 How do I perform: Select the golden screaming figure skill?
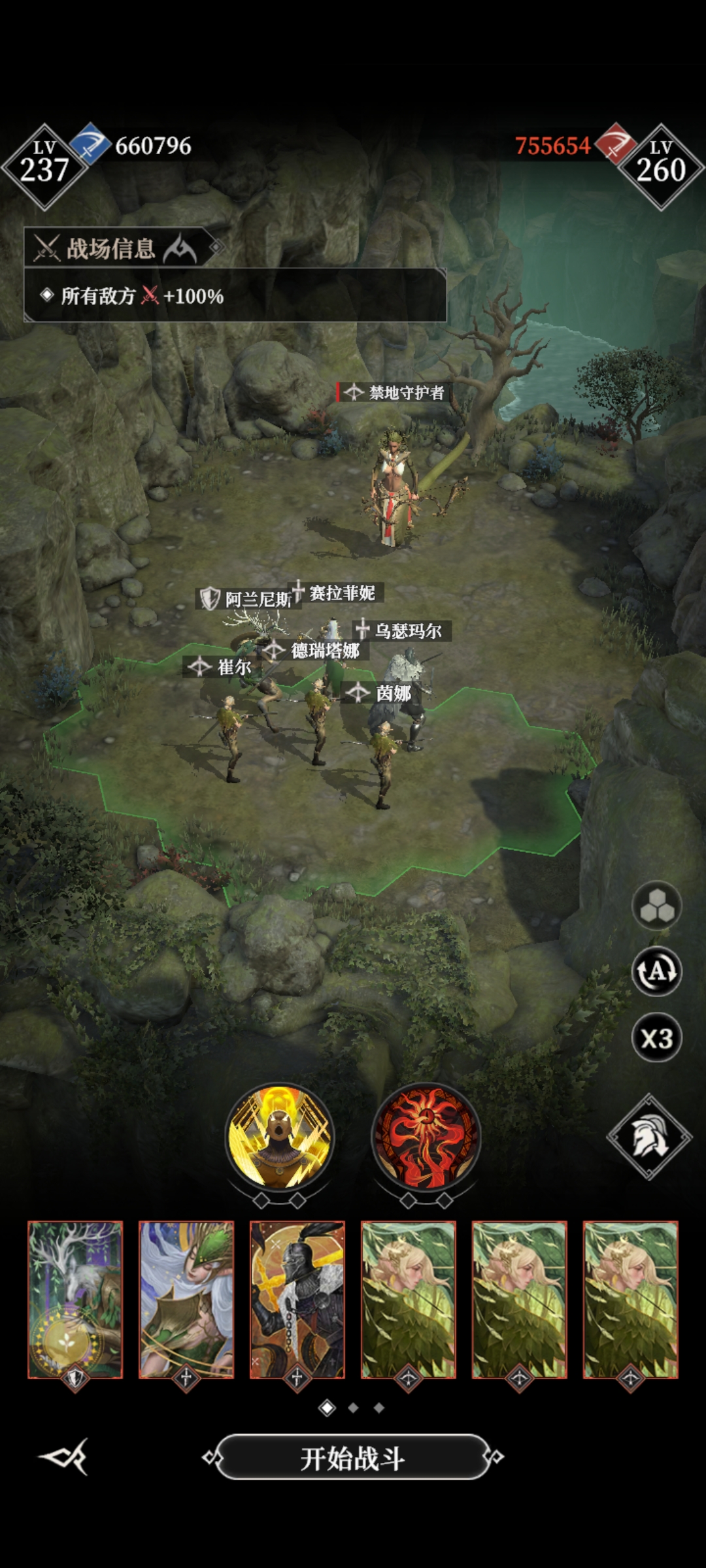click(x=280, y=1137)
